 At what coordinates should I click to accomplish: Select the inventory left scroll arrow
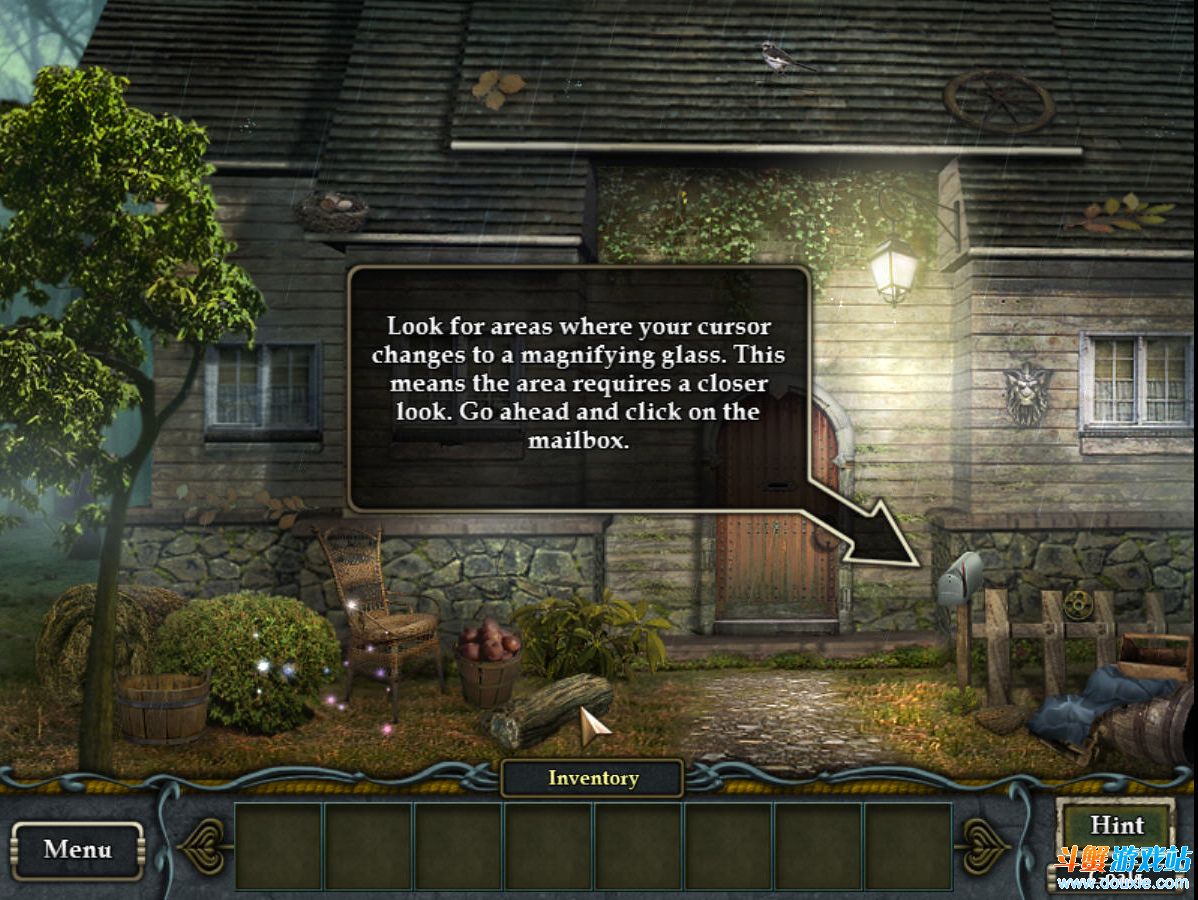205,846
